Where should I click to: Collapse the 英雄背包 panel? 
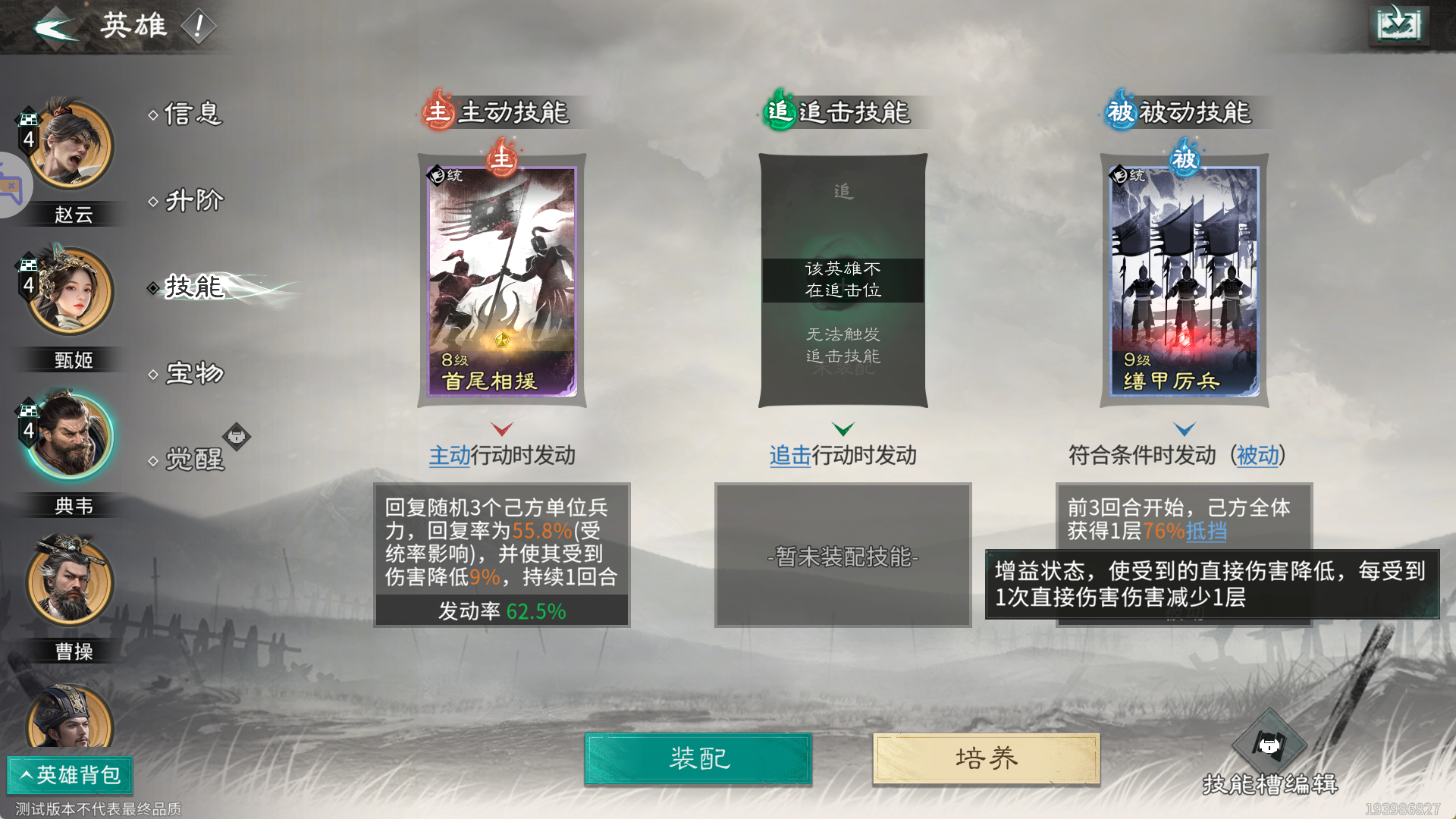[x=70, y=776]
